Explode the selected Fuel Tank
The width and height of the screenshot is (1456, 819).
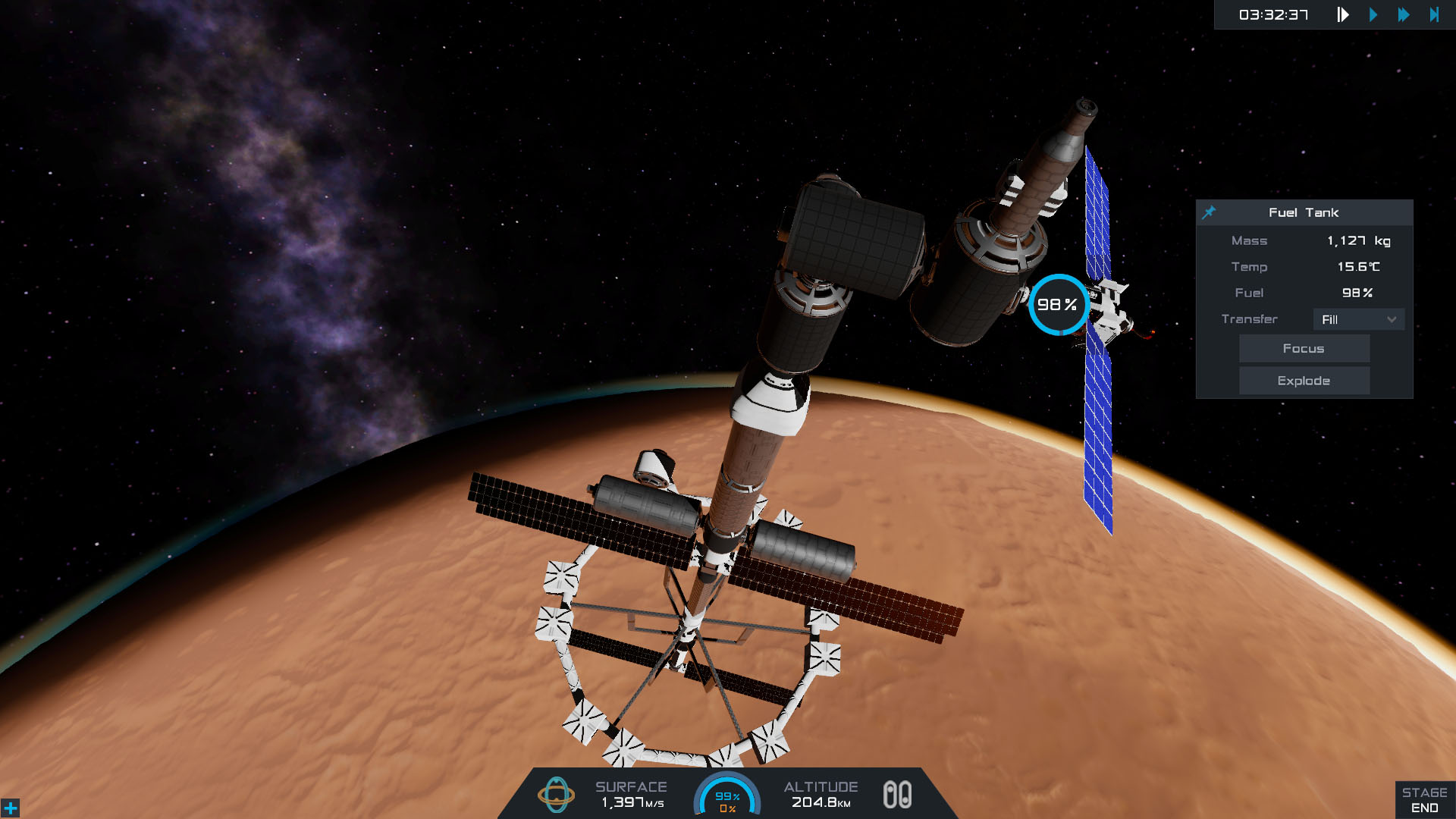pos(1304,381)
